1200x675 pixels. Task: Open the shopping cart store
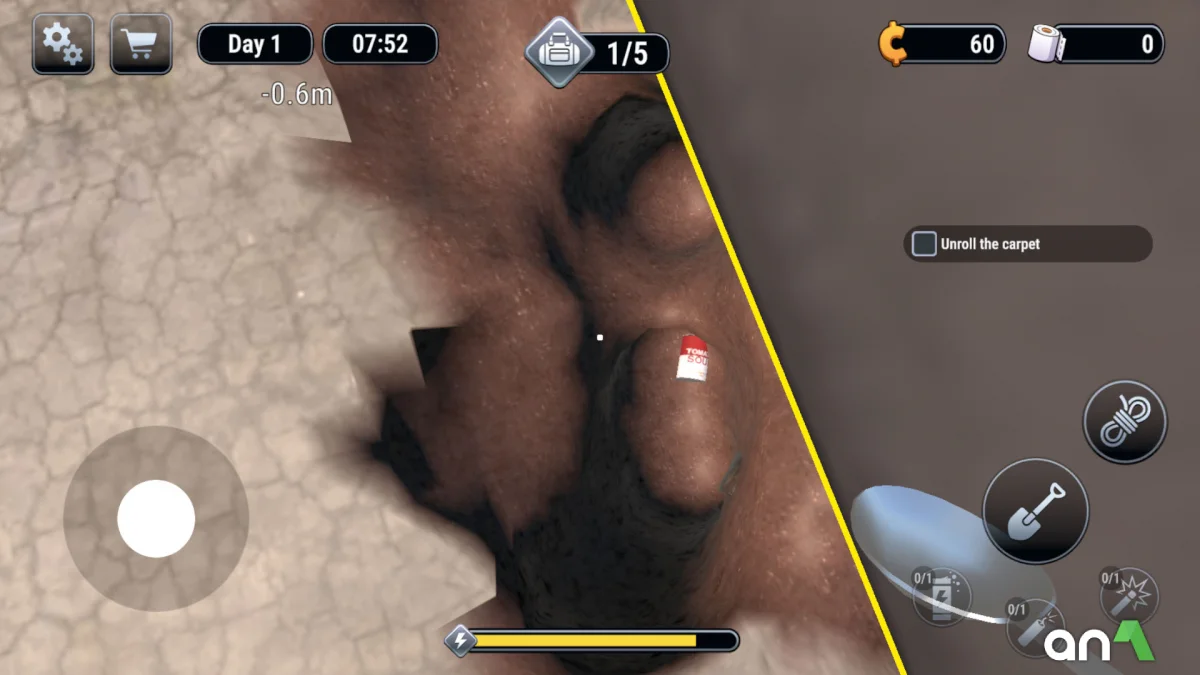click(x=141, y=44)
